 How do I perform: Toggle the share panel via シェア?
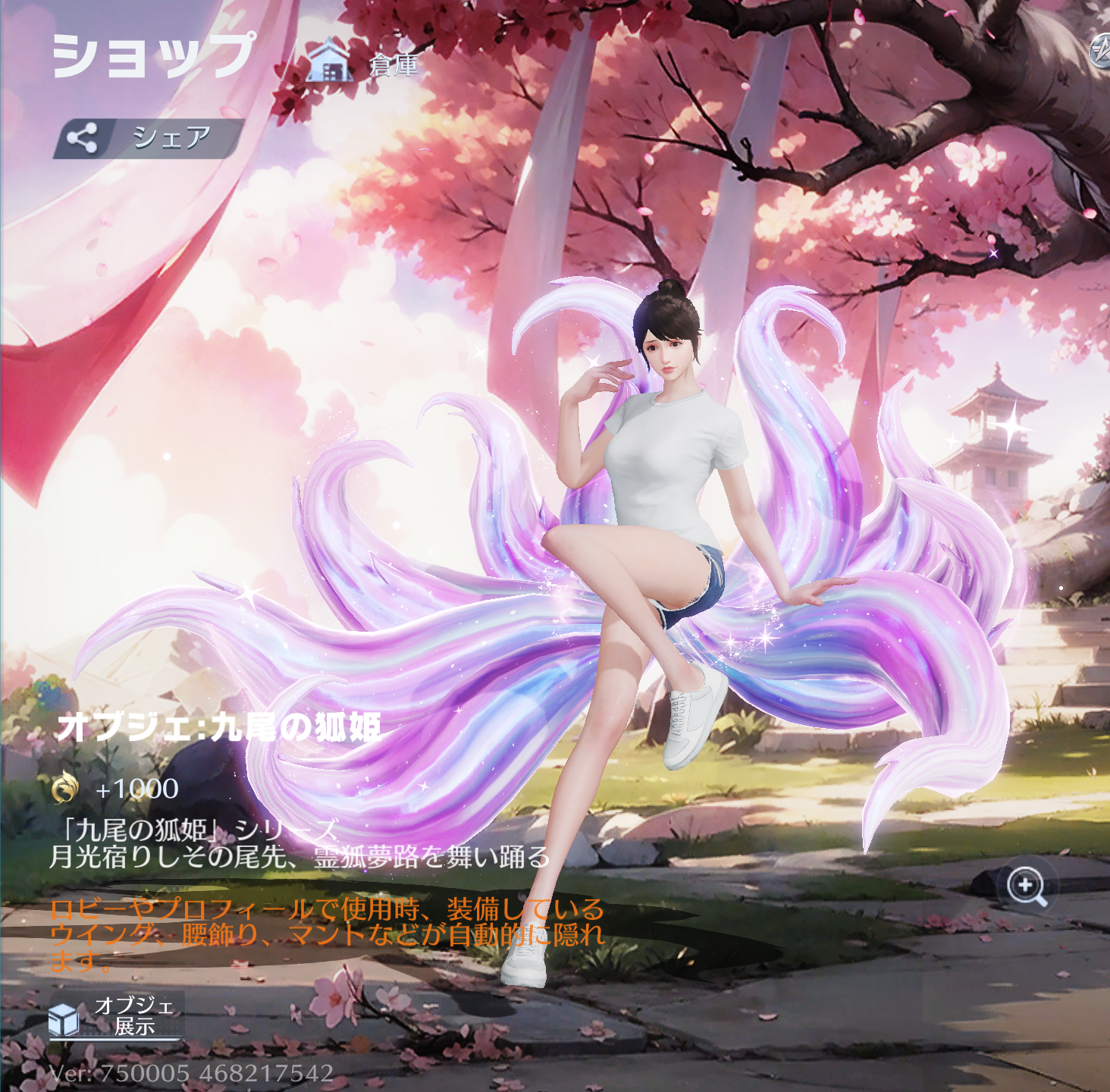coord(171,135)
